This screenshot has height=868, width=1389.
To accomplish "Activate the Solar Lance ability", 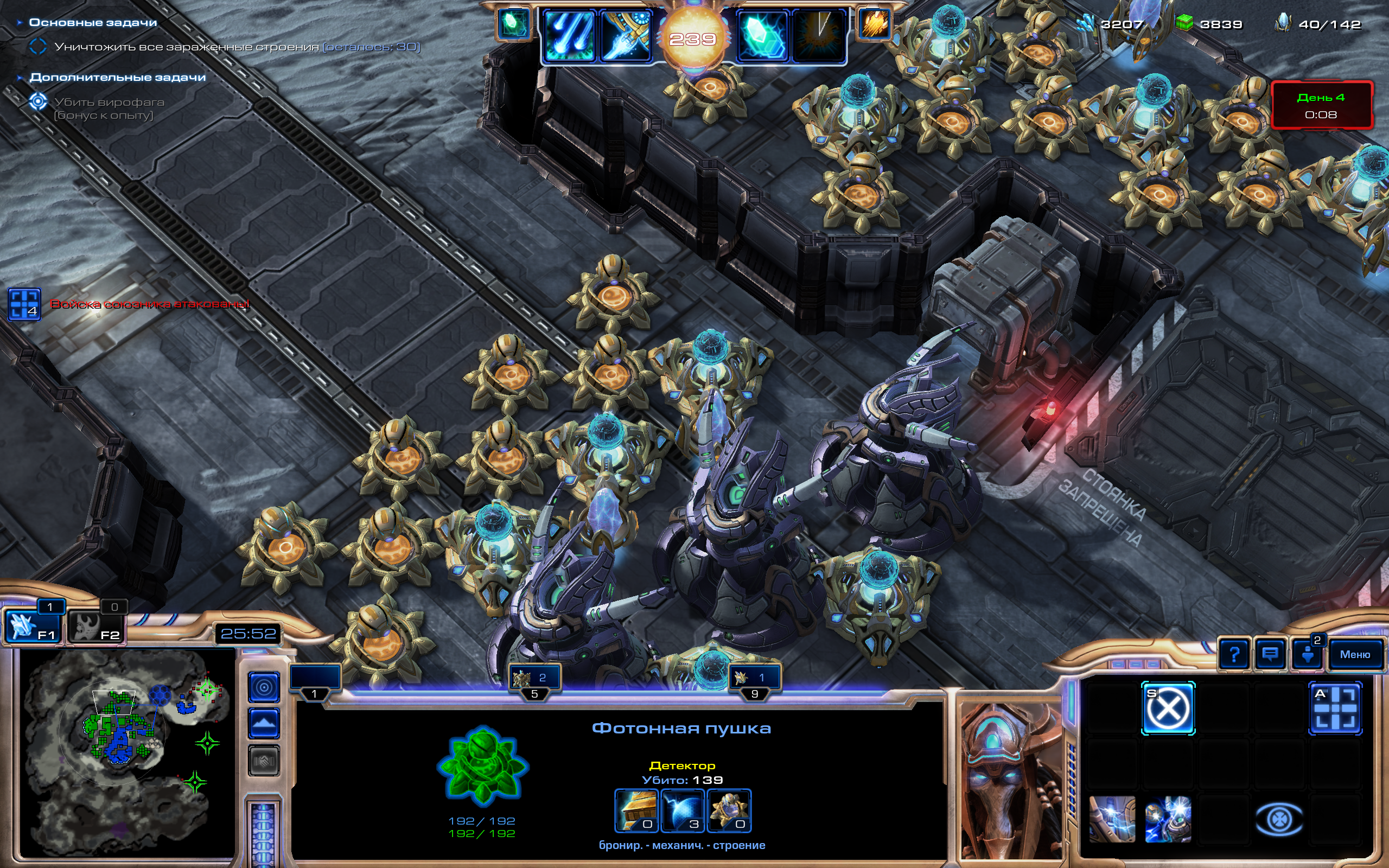I will [626, 36].
